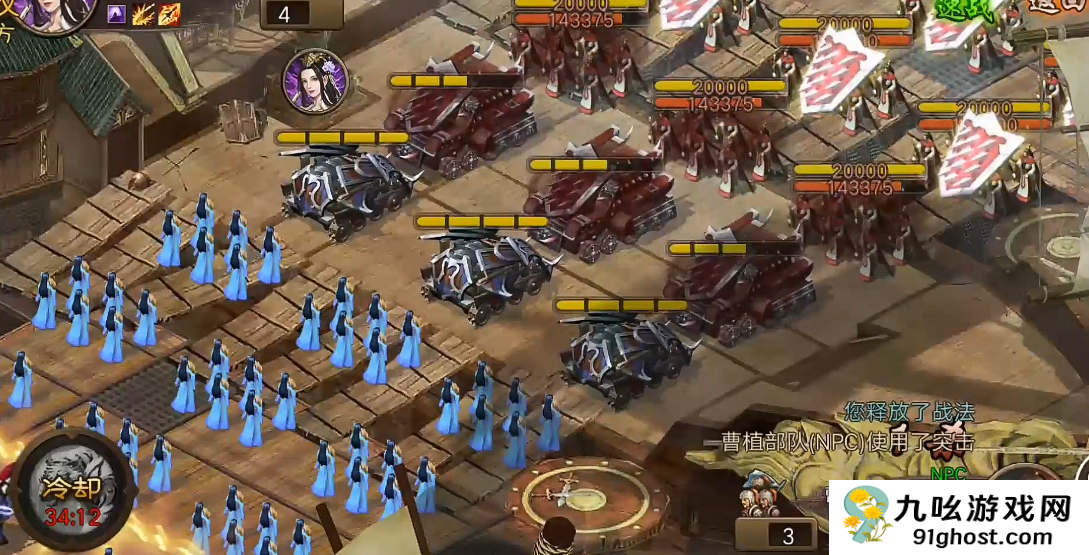Select the female general portrait above the chariots

[315, 81]
